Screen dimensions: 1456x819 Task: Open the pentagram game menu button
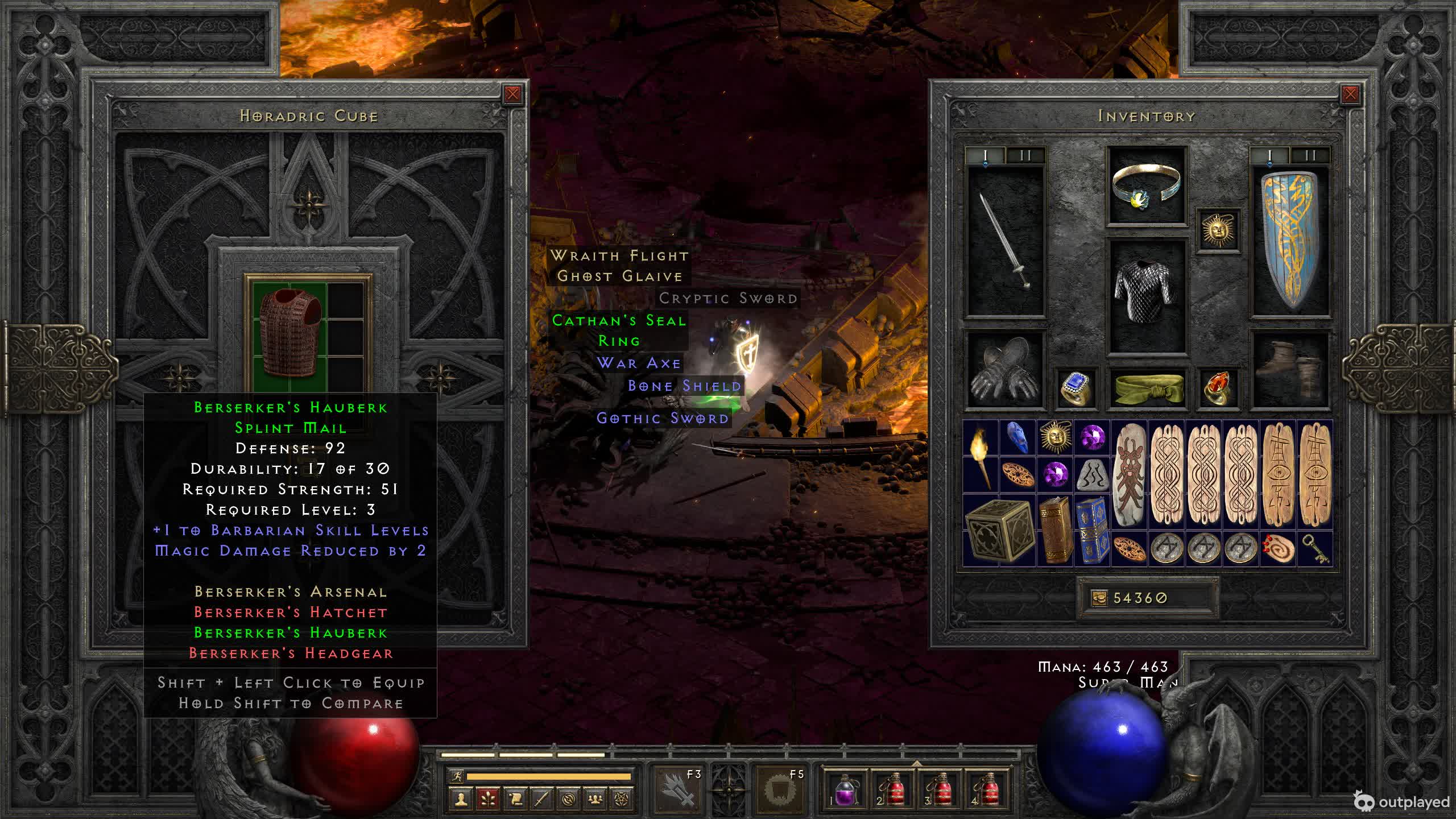click(622, 799)
